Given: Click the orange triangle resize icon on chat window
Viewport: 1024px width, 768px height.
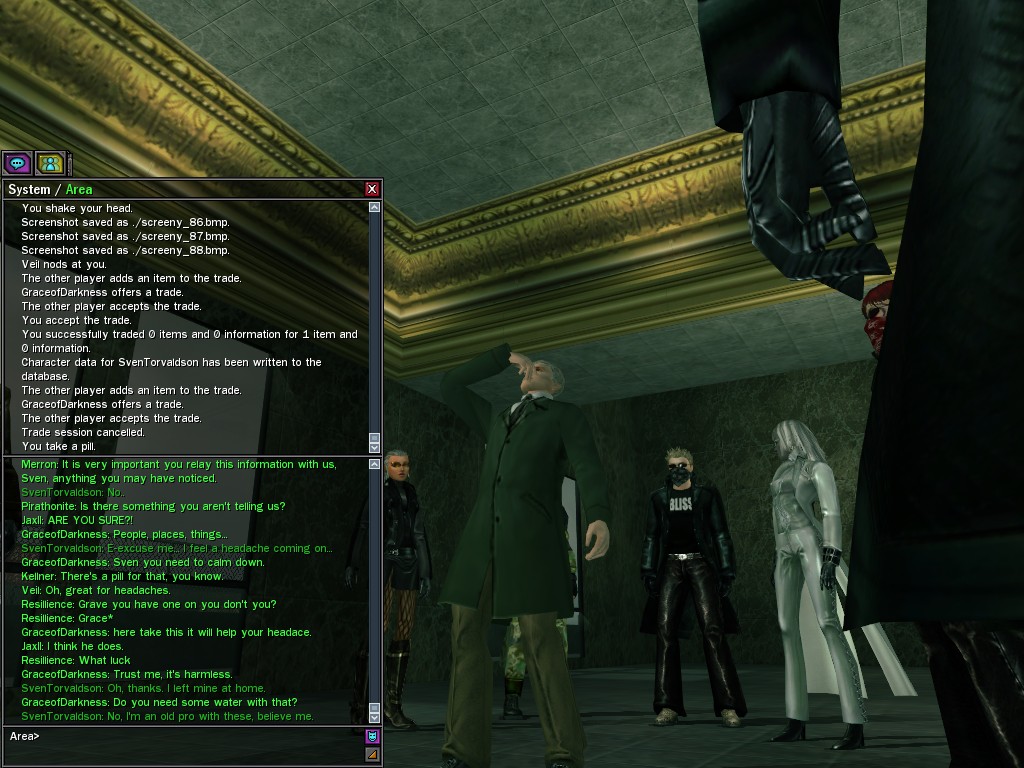Looking at the screenshot, I should [x=372, y=754].
